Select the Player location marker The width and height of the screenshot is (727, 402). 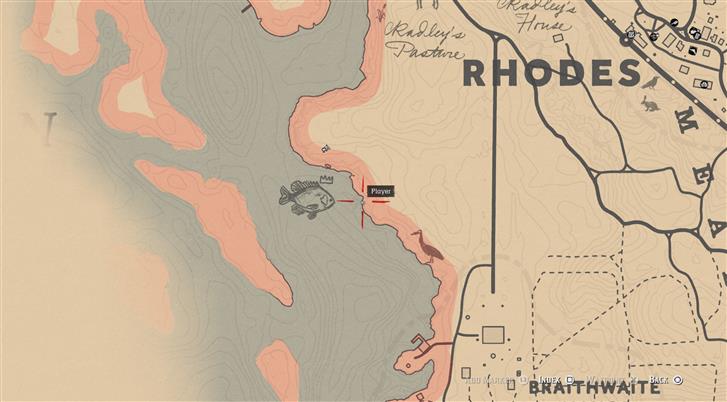pos(362,200)
